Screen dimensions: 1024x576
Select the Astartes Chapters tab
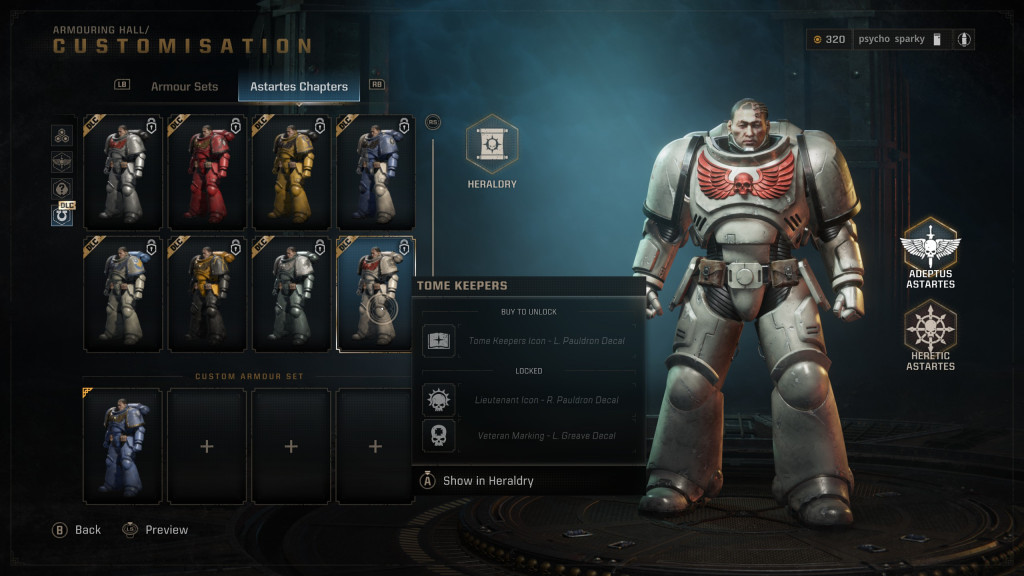coord(299,87)
